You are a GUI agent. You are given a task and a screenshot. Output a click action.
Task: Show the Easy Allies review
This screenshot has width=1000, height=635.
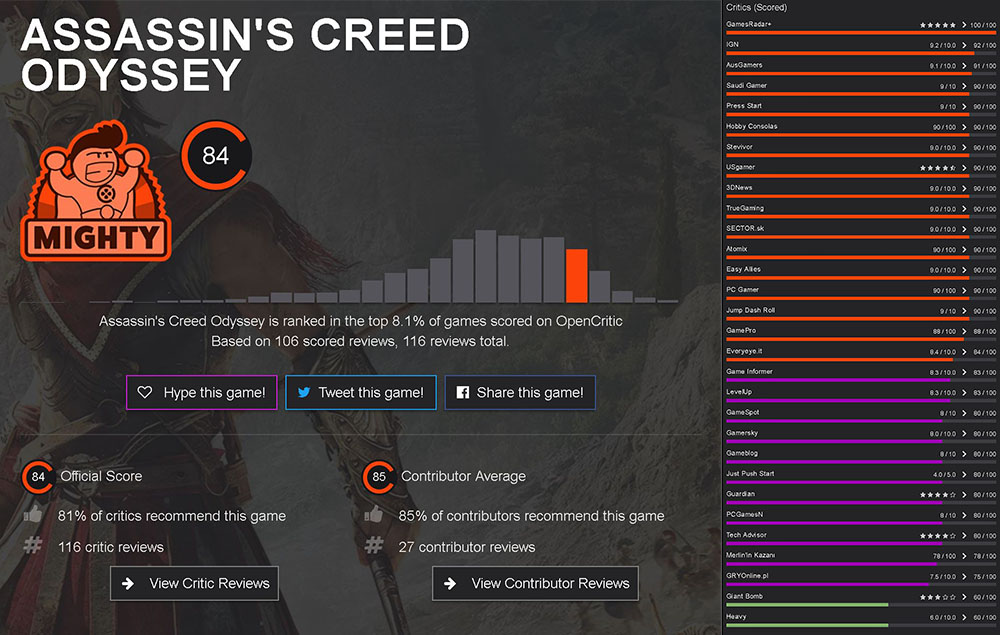860,270
